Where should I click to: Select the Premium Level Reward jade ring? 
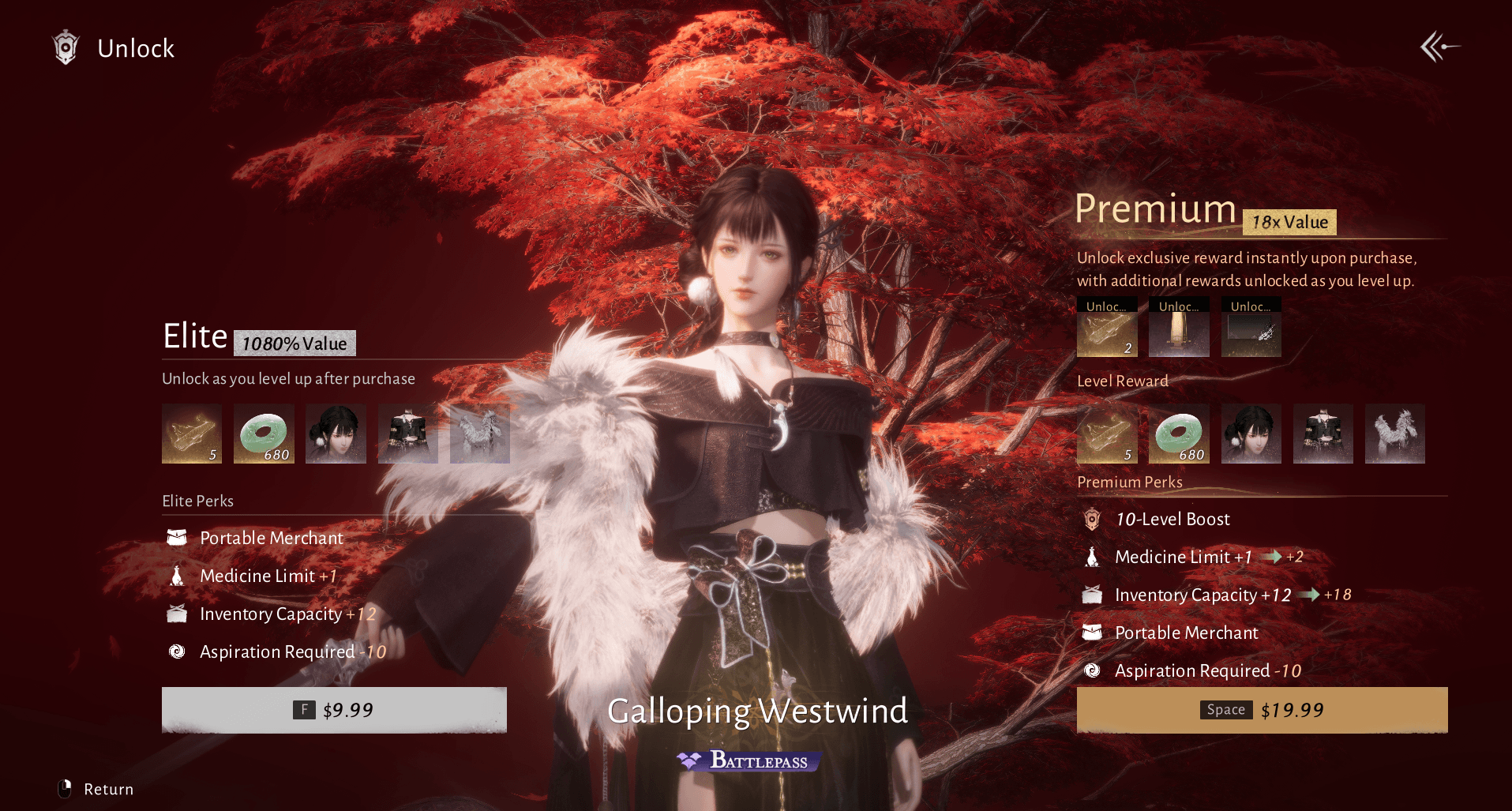click(x=1179, y=434)
